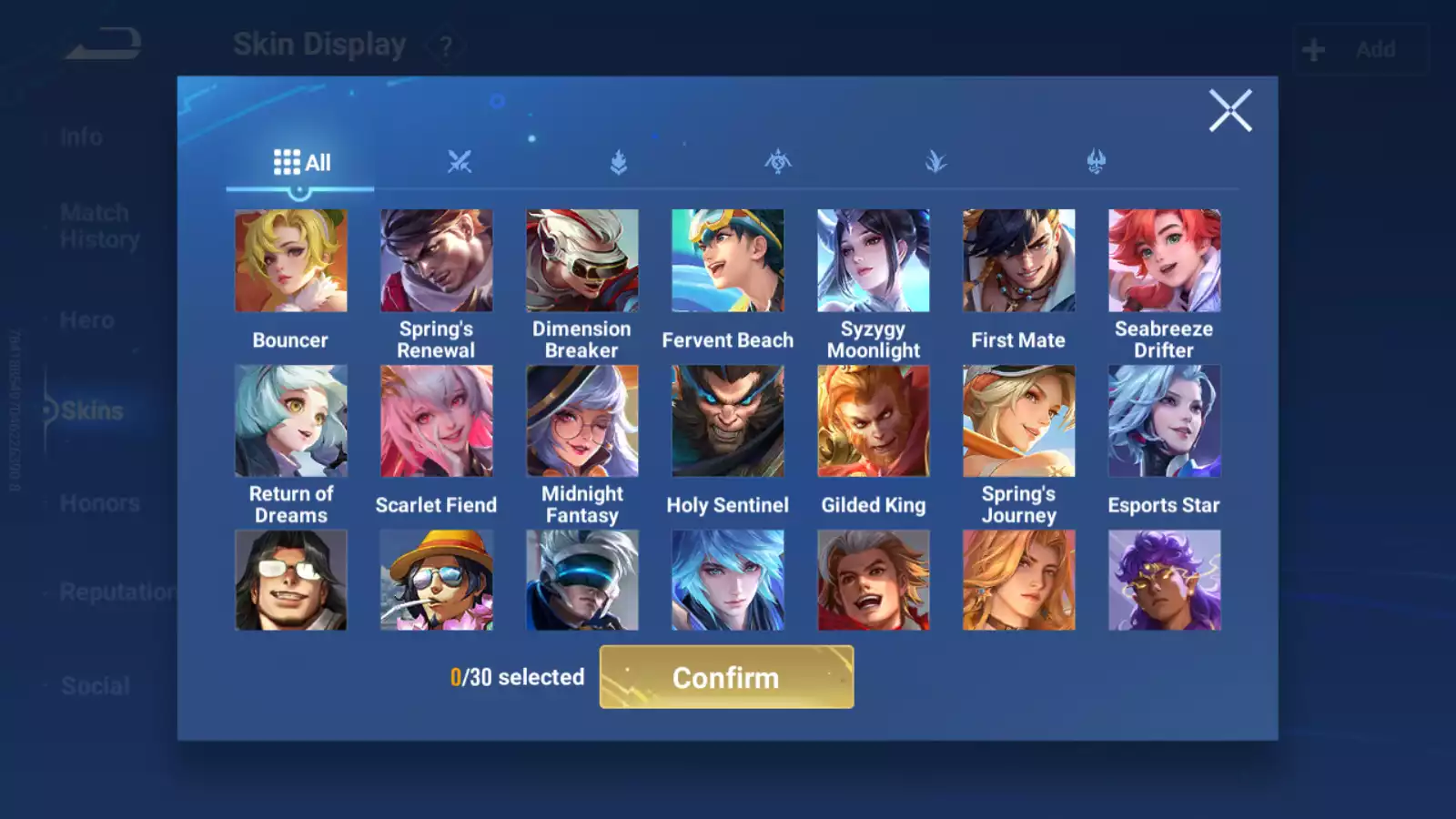
Task: Confirm the skin selection
Action: pos(726,677)
